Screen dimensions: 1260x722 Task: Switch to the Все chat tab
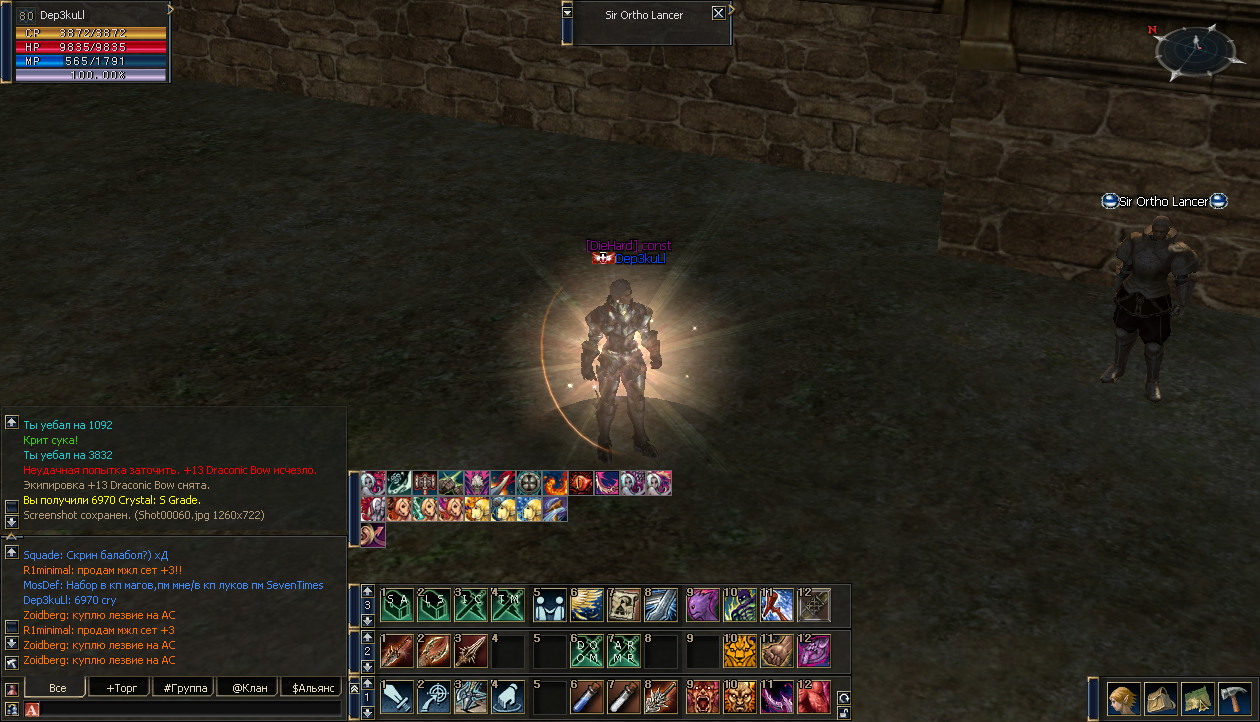tap(57, 688)
